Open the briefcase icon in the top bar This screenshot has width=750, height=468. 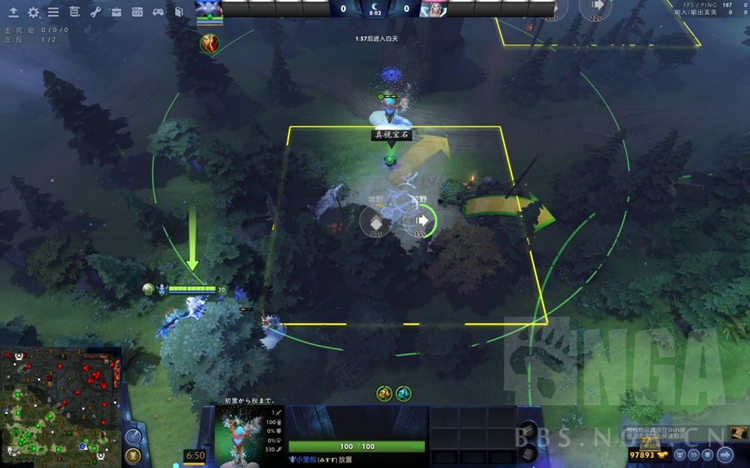point(116,12)
